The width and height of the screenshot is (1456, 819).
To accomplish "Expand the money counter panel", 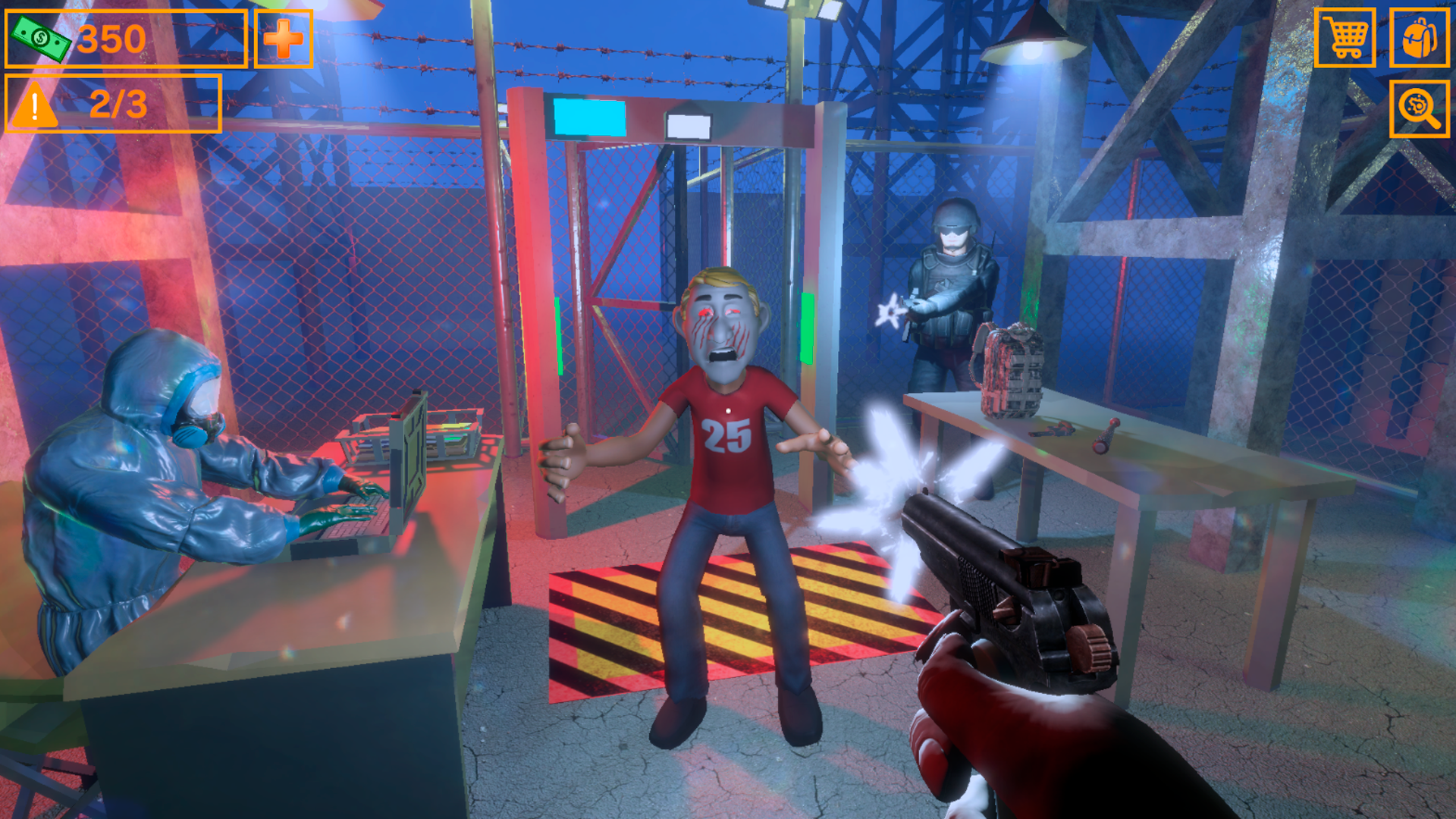I will click(x=125, y=39).
